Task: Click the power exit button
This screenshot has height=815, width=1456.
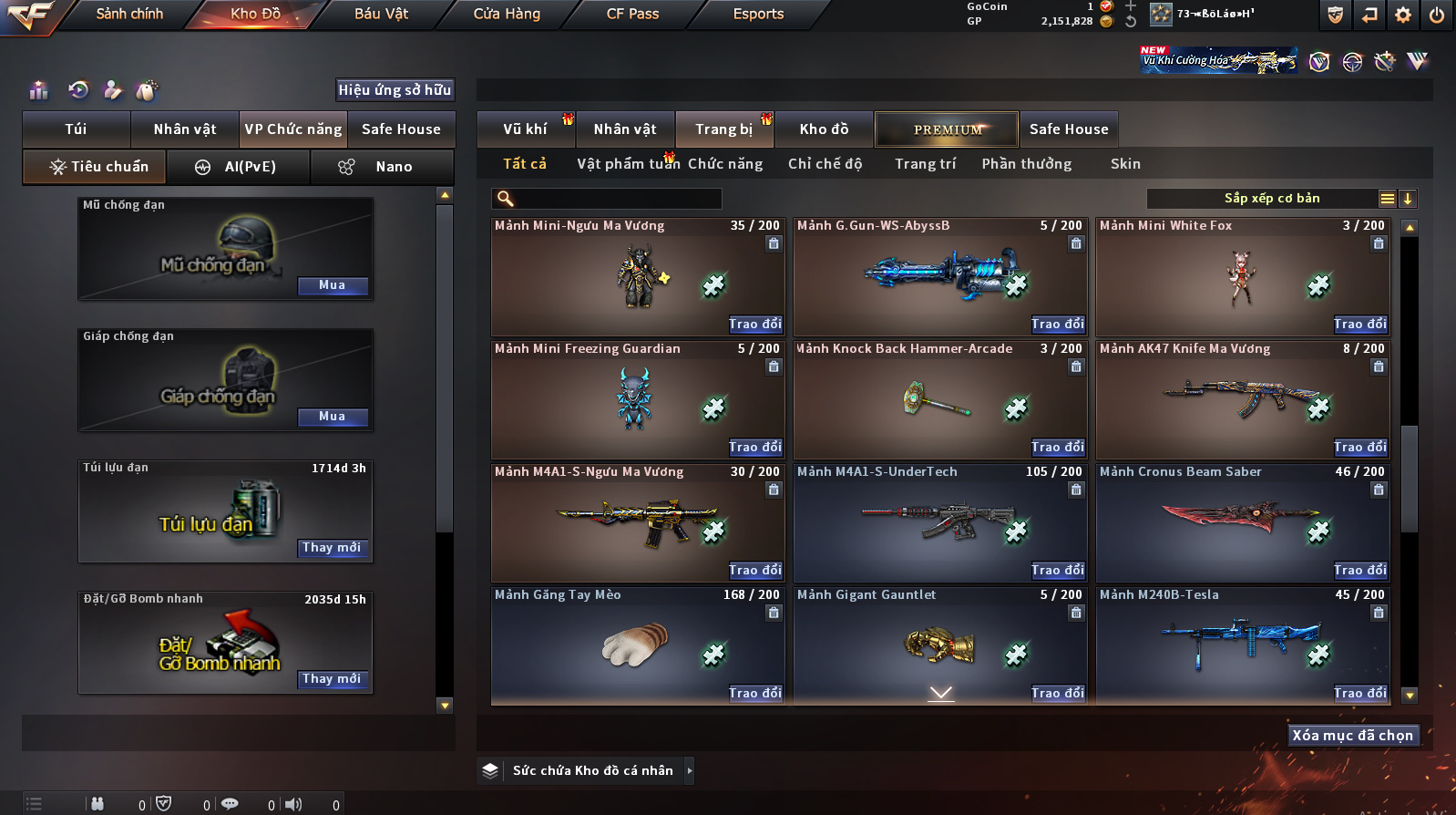Action: pos(1437,15)
